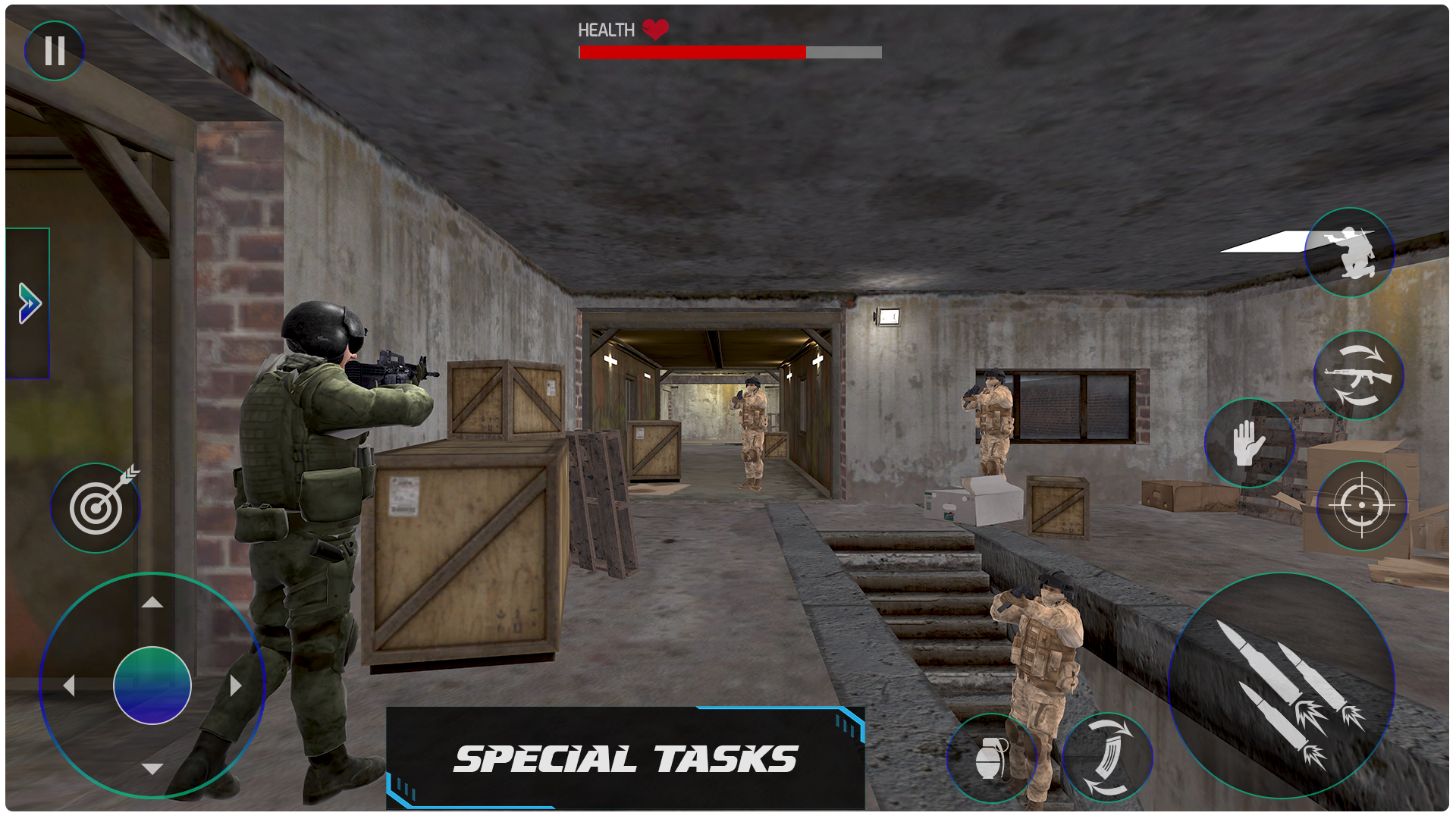Pause the game with the pause icon
The height and width of the screenshot is (819, 1456).
(x=54, y=50)
